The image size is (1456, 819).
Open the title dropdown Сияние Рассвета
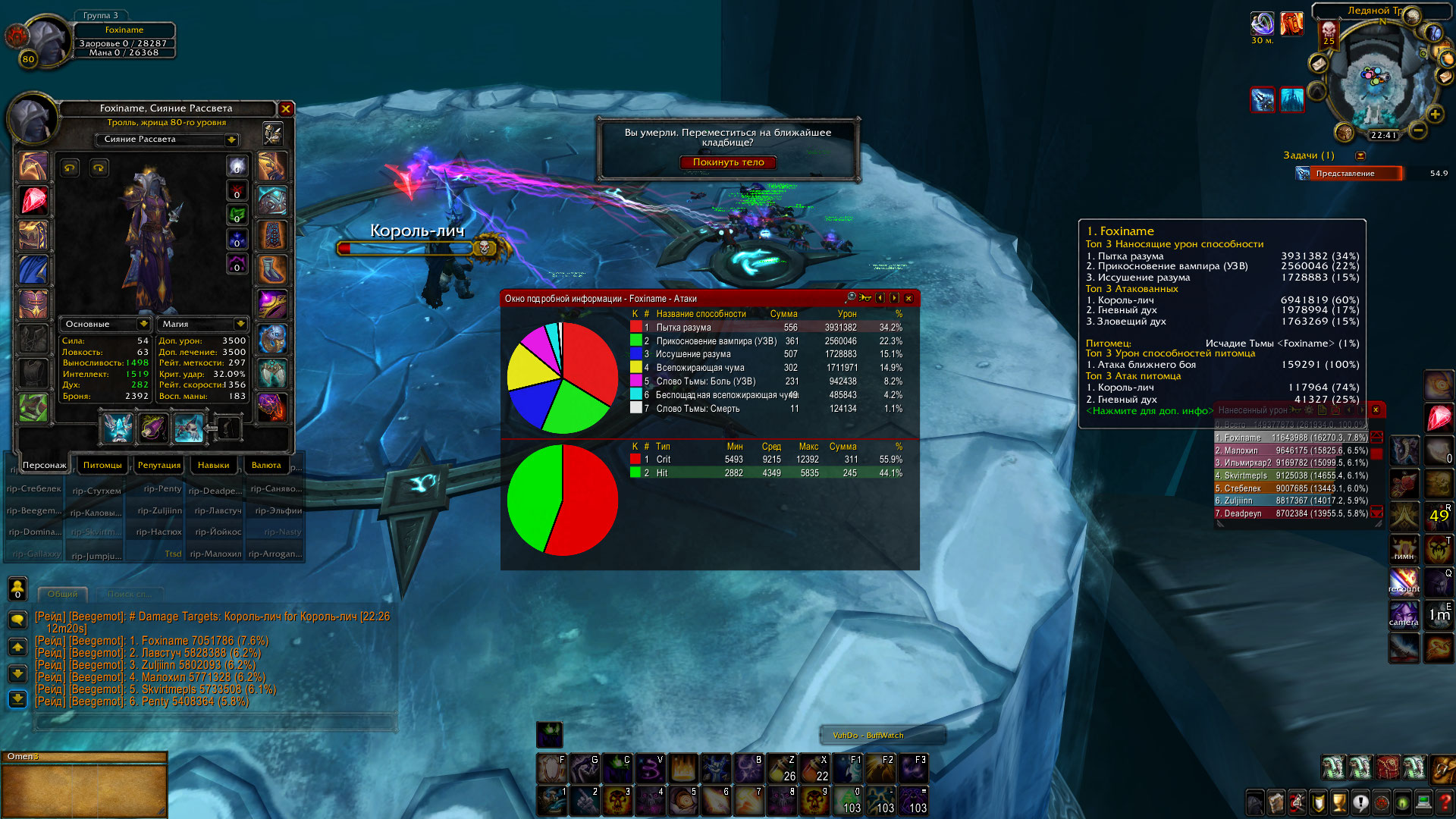coord(231,140)
